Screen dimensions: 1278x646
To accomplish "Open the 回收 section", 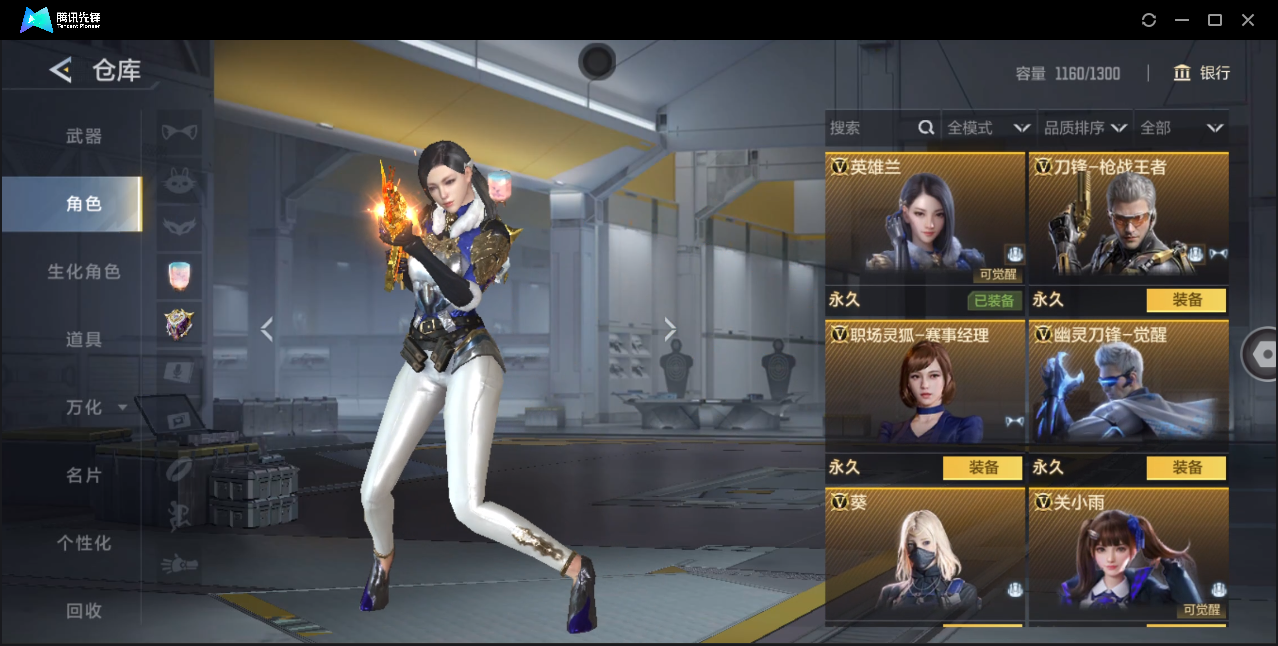I will click(x=84, y=610).
